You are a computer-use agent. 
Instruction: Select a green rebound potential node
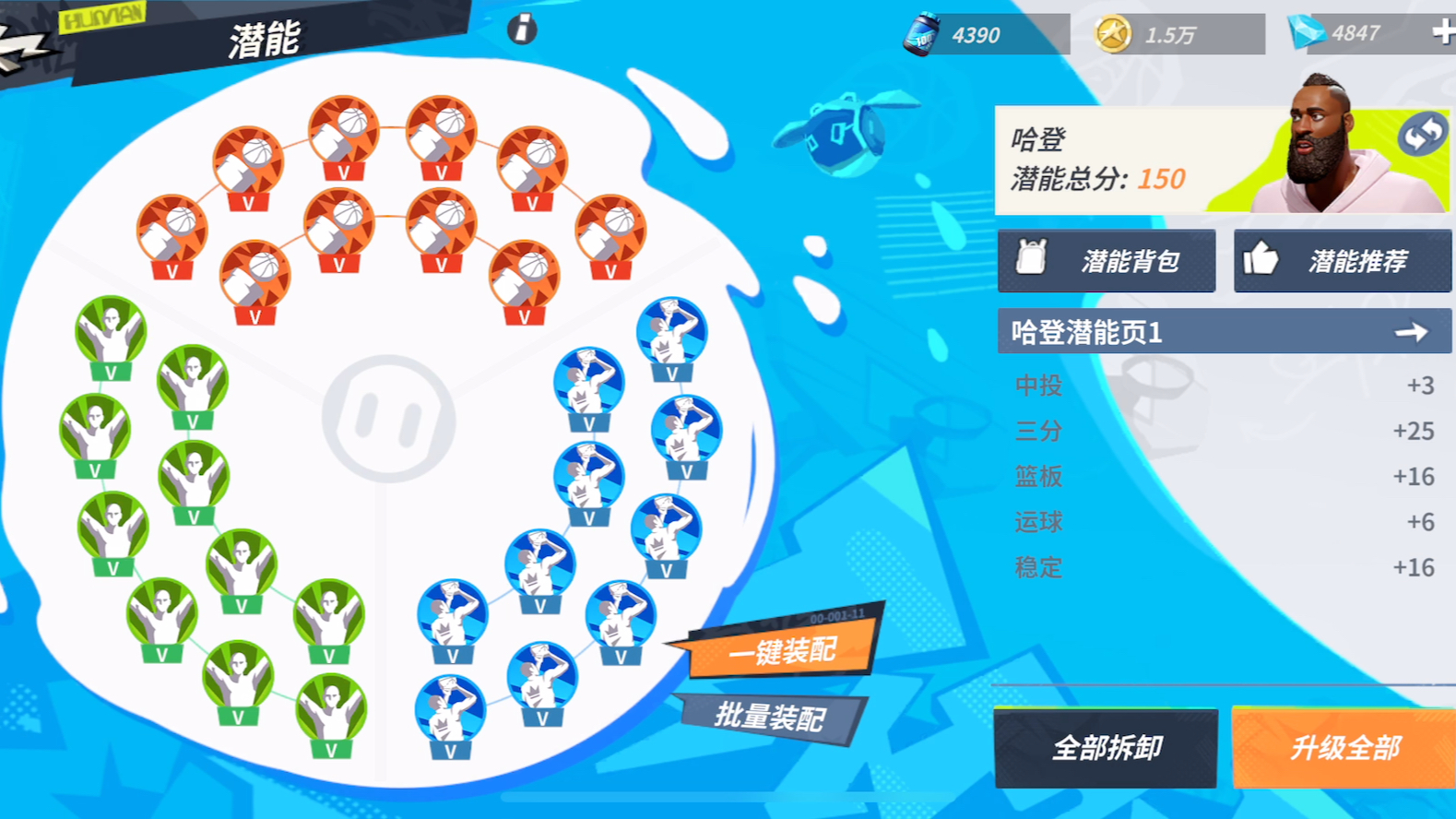[109, 329]
